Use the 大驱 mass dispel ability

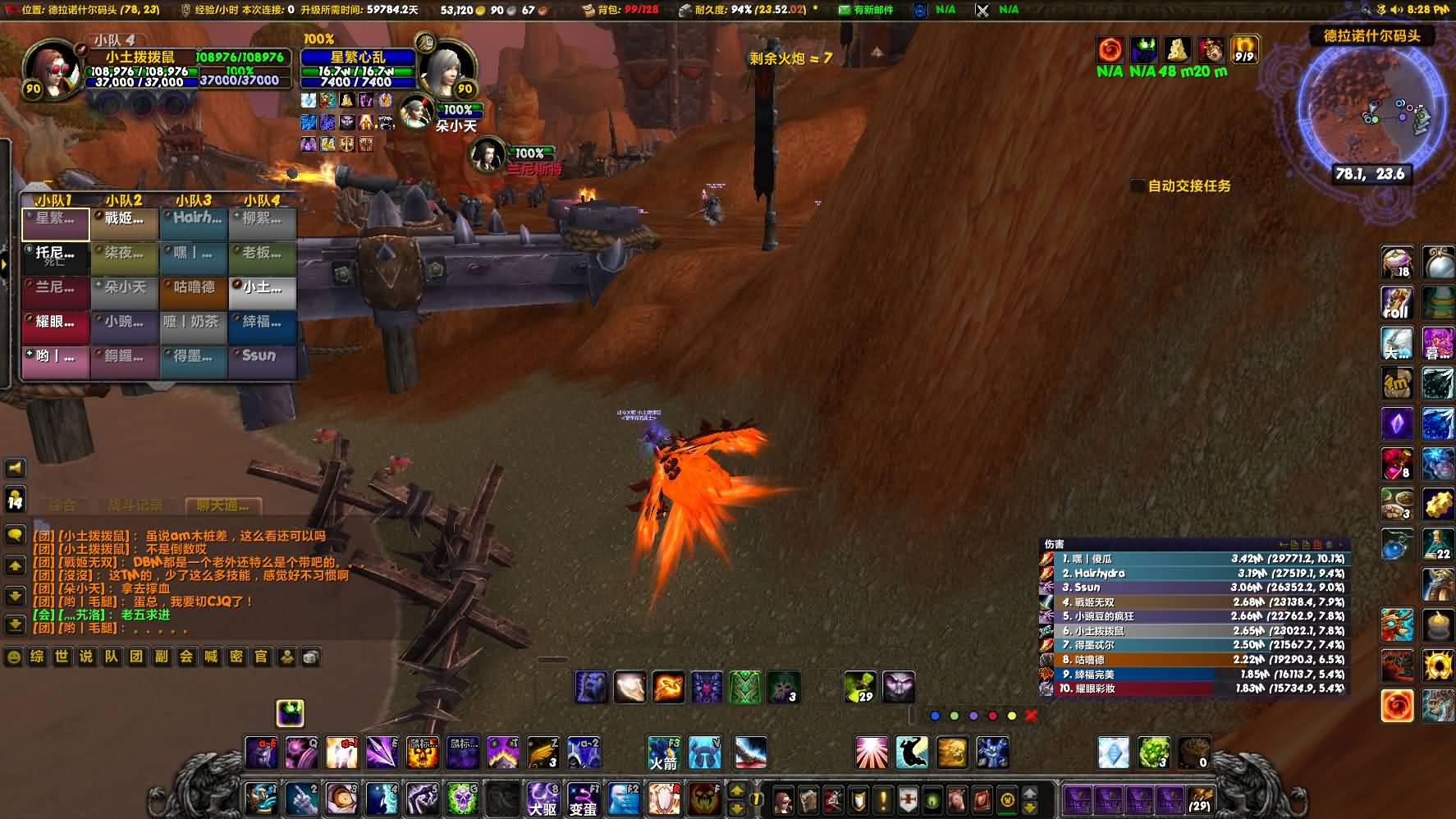click(x=543, y=798)
